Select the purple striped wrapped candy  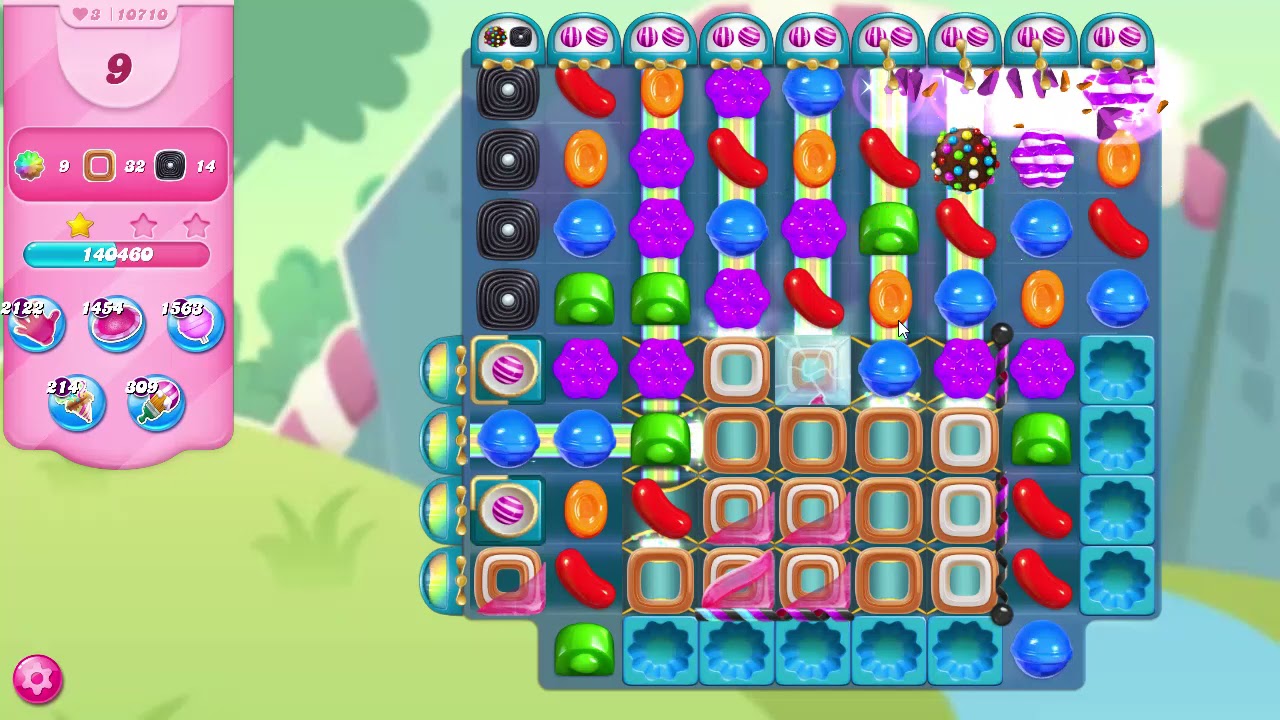click(1040, 160)
